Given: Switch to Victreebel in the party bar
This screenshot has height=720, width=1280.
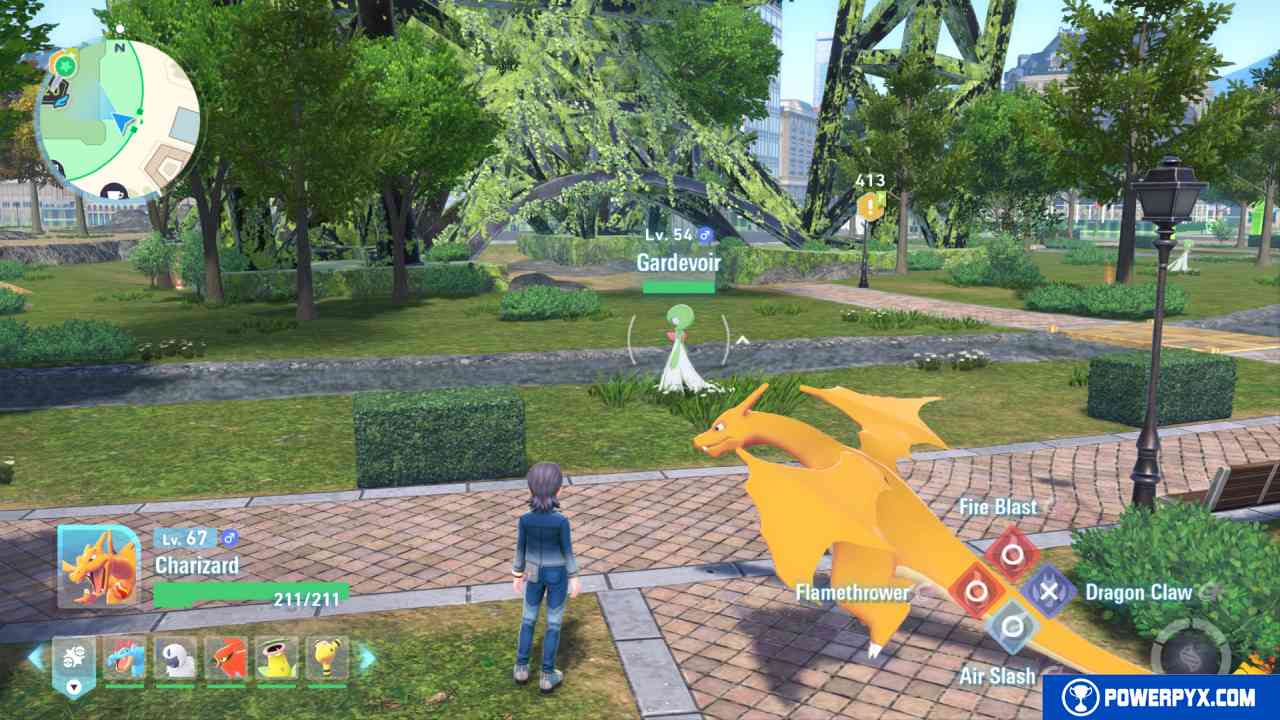Looking at the screenshot, I should [x=277, y=658].
